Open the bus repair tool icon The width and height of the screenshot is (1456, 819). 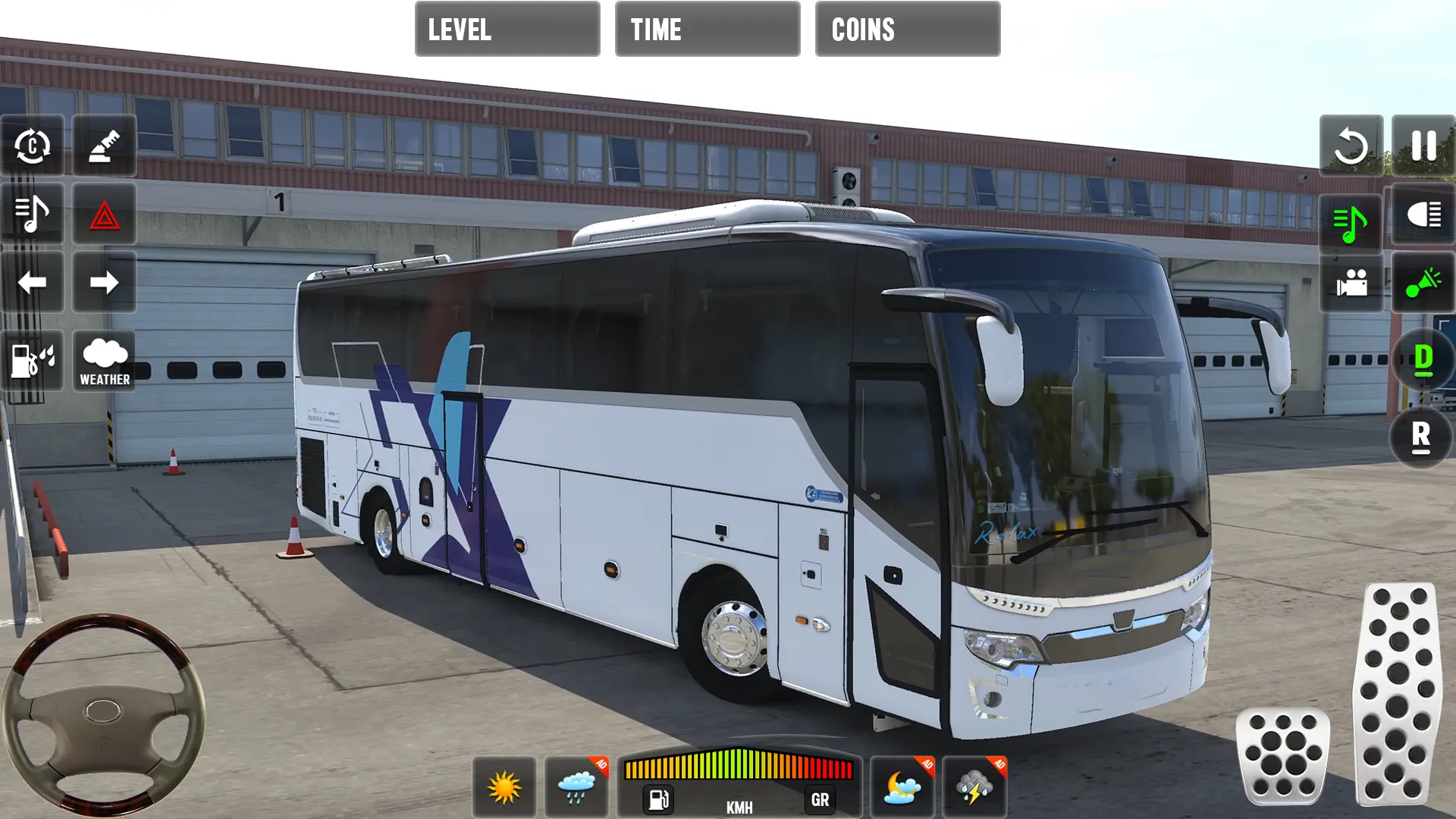tap(104, 146)
